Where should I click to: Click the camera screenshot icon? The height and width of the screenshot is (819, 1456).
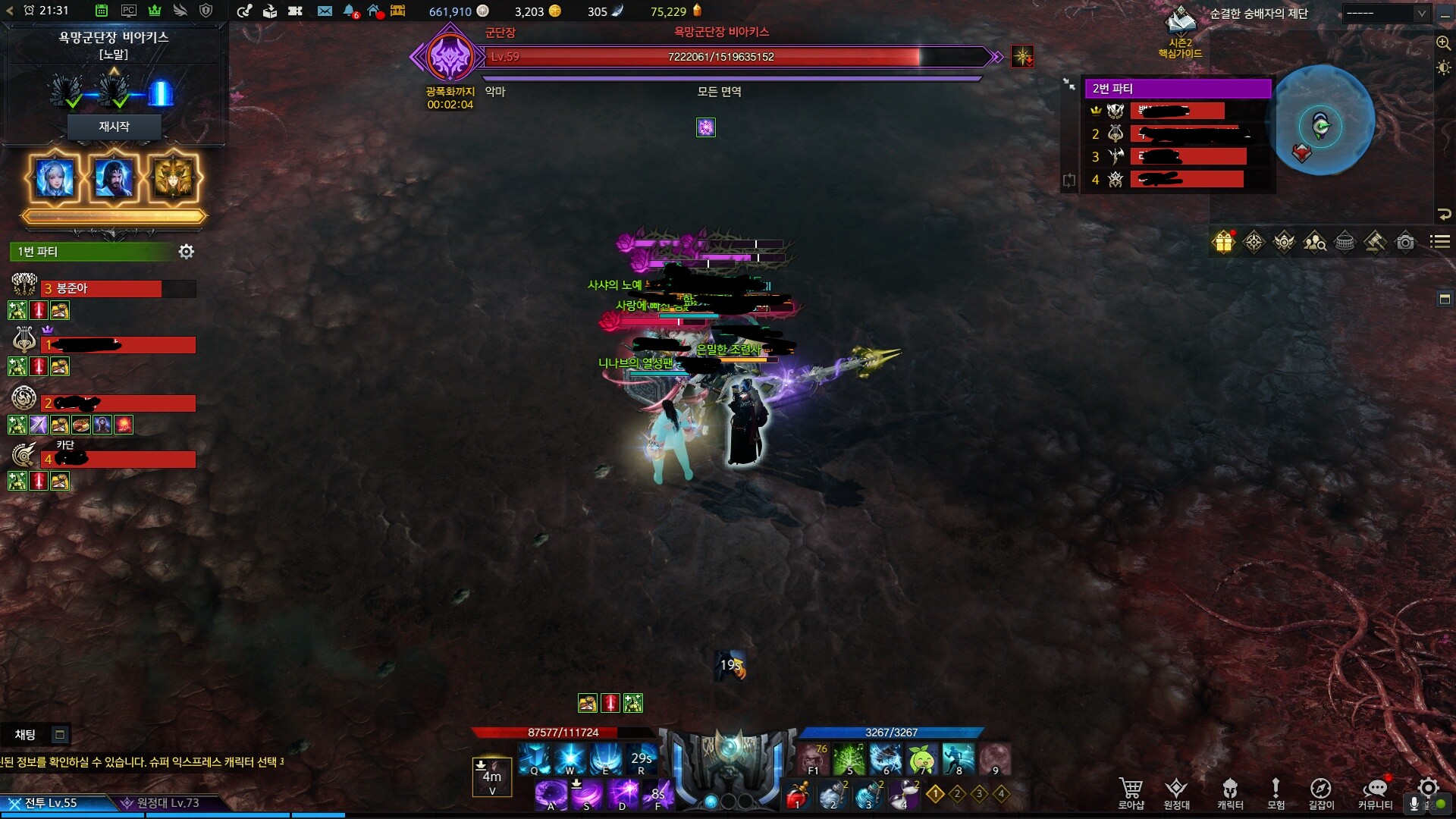[1405, 242]
